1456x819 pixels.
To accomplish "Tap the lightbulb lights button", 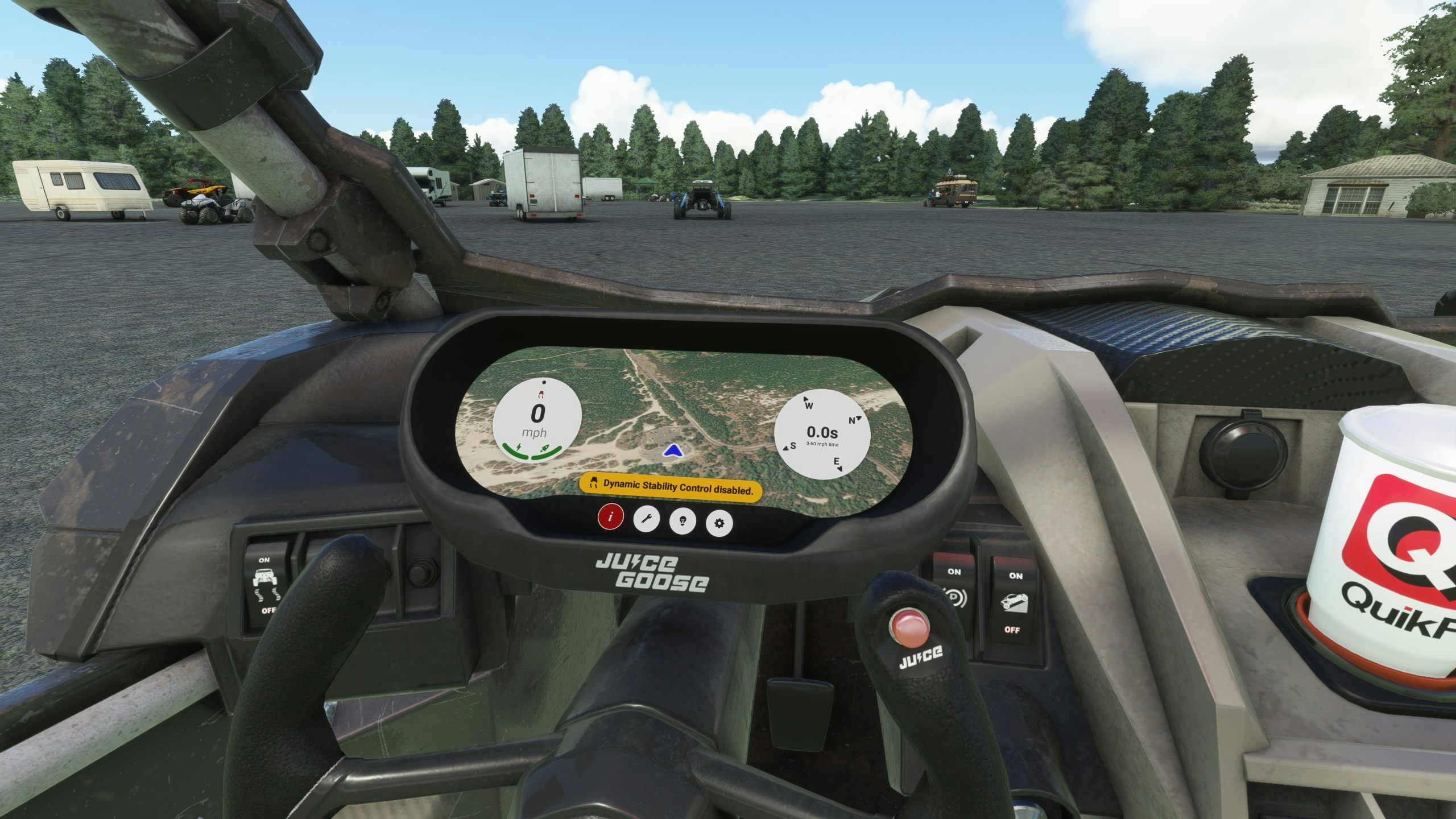I will pyautogui.click(x=682, y=521).
